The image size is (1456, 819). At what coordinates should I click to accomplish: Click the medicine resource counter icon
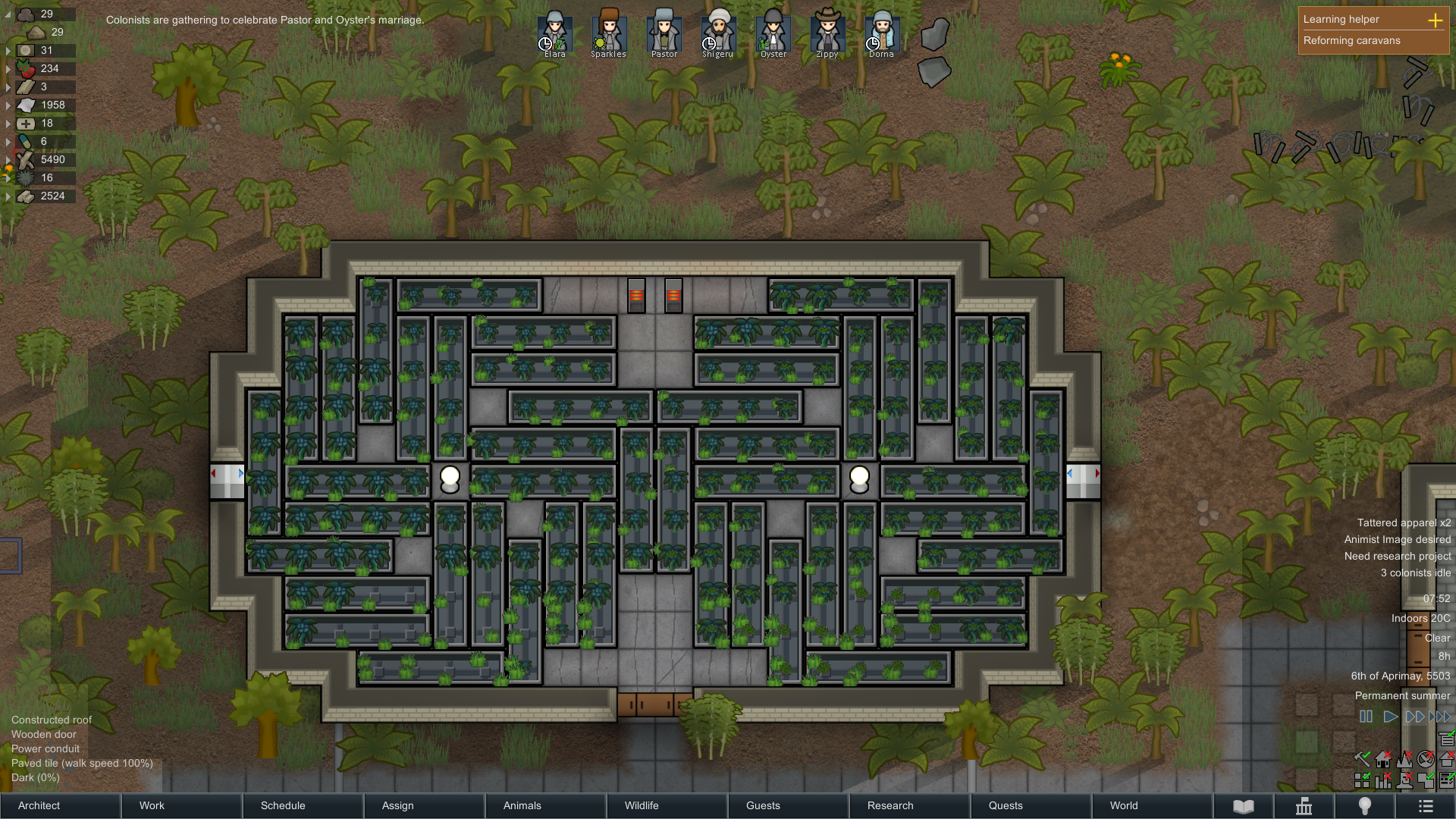[25, 123]
